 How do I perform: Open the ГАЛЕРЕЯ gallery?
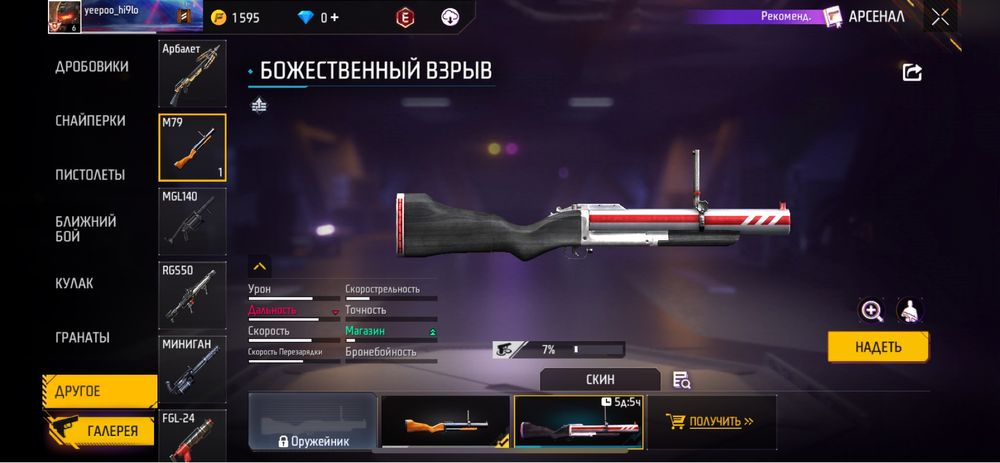(x=100, y=431)
